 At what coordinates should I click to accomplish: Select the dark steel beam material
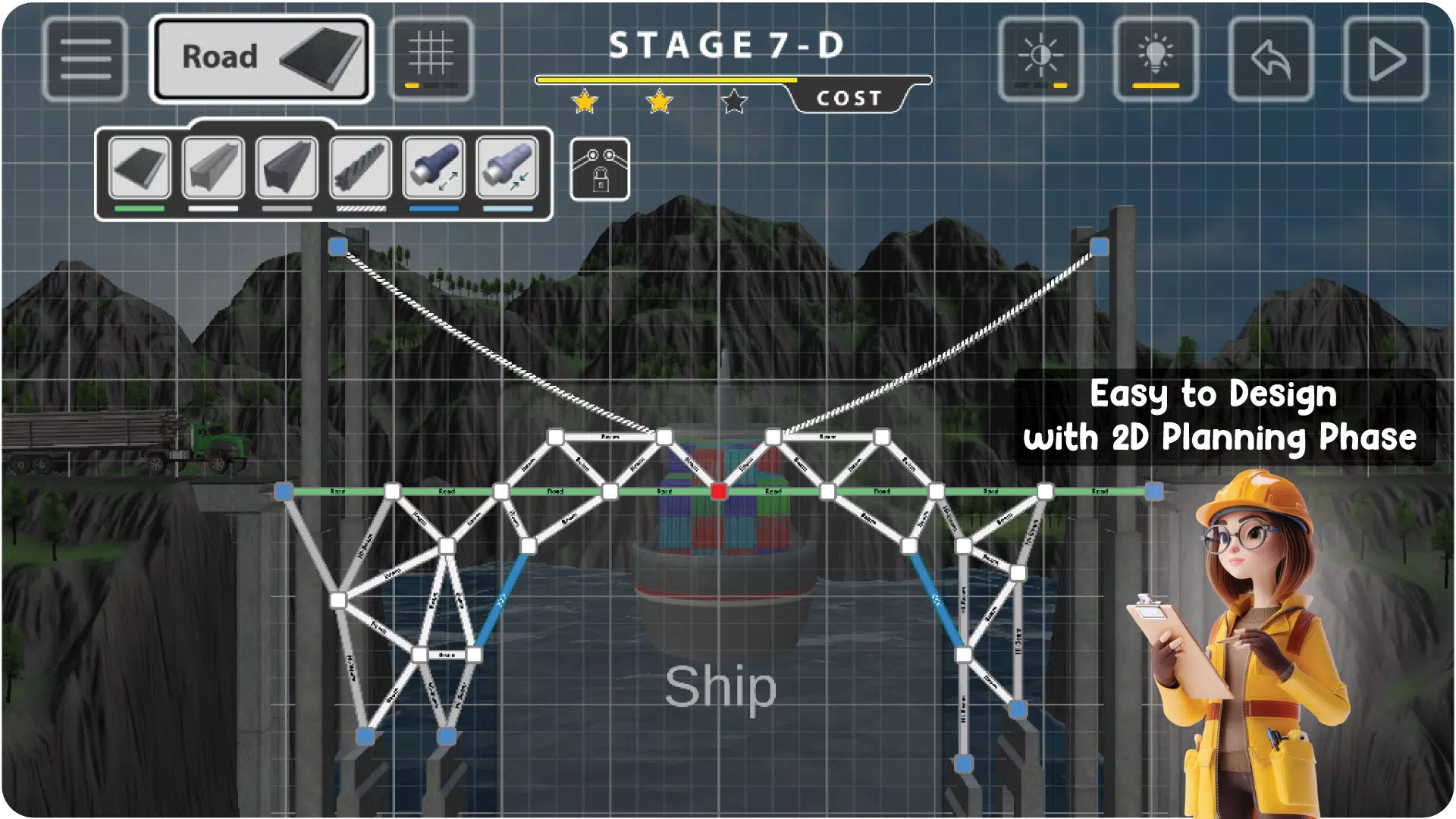pyautogui.click(x=287, y=167)
